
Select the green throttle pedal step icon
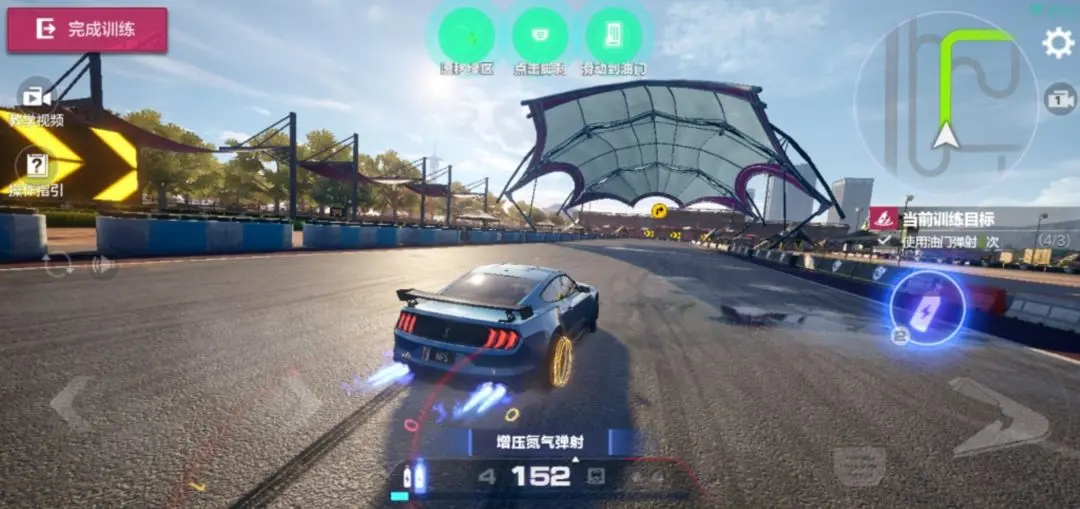tap(613, 36)
